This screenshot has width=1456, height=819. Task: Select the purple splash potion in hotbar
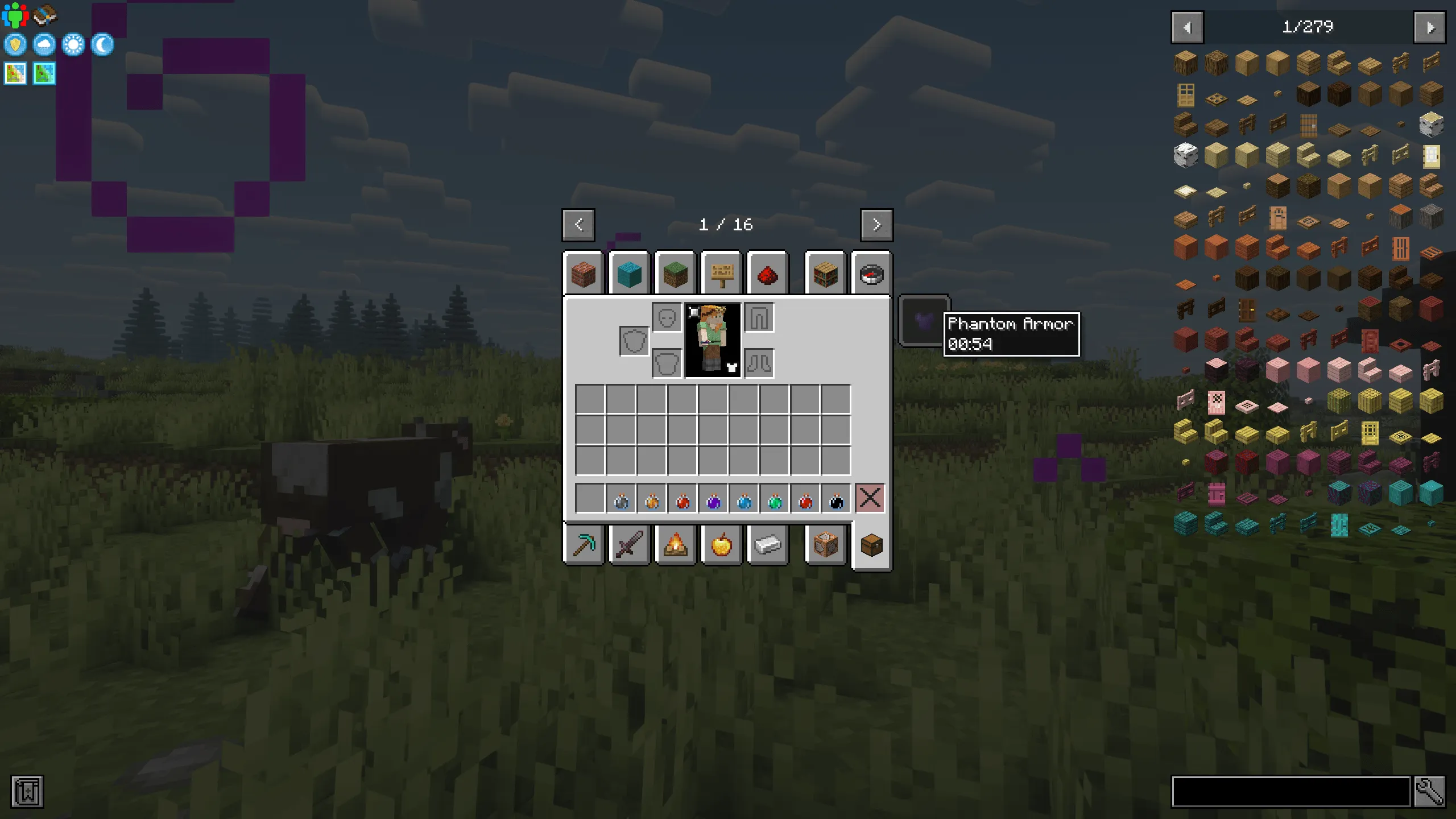click(713, 500)
